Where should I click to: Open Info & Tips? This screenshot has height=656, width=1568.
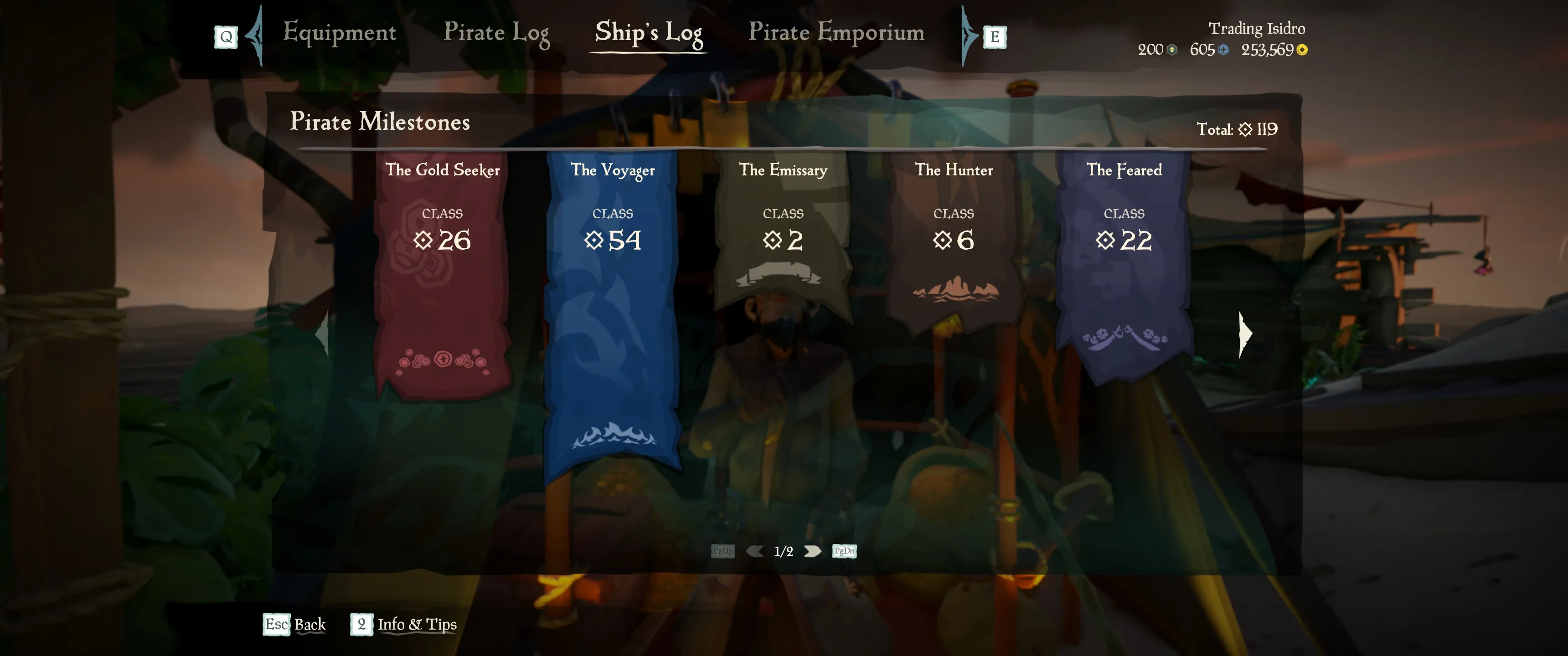point(404,625)
